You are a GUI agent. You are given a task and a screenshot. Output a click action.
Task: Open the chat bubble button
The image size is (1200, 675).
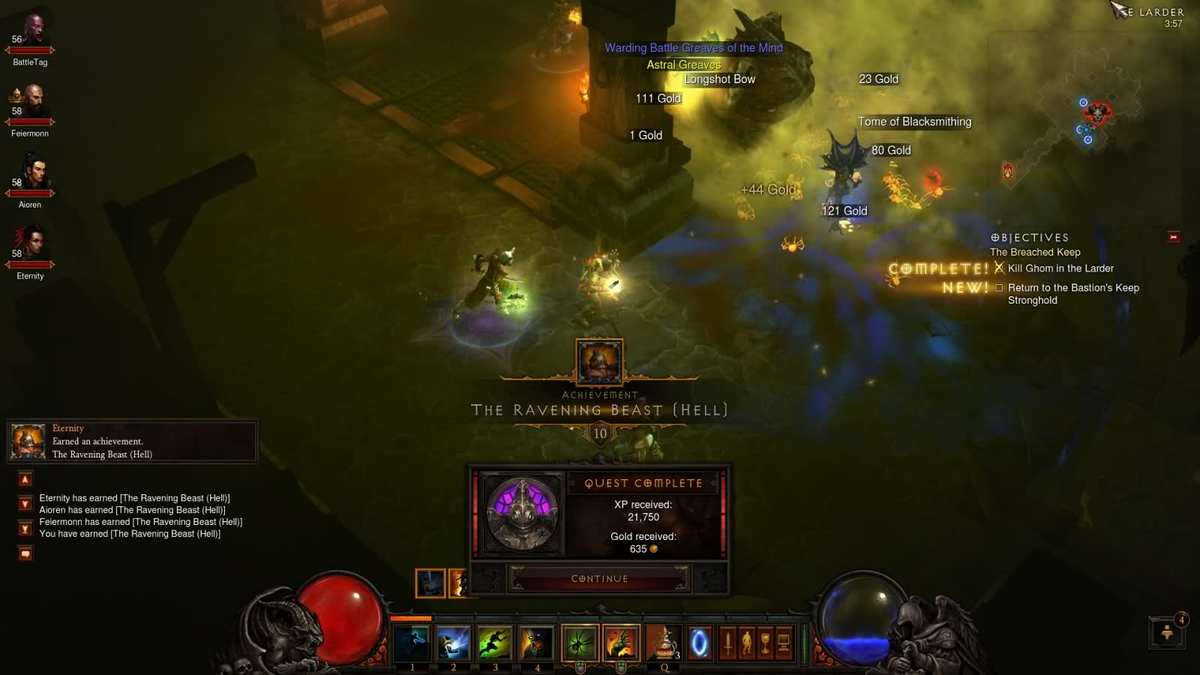pos(26,553)
